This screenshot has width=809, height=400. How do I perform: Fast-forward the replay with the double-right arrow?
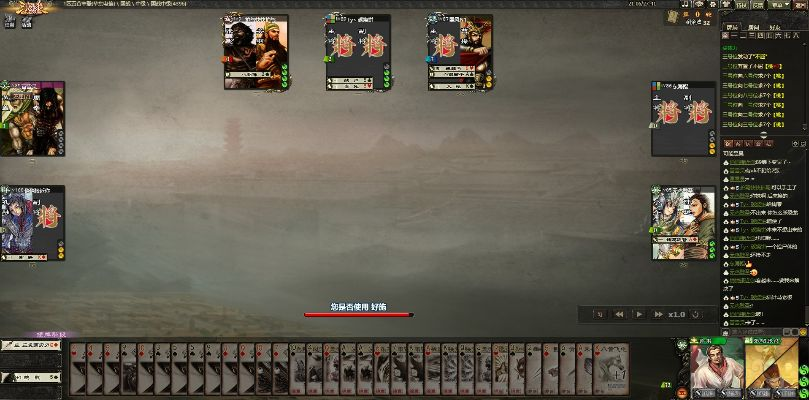[x=658, y=314]
